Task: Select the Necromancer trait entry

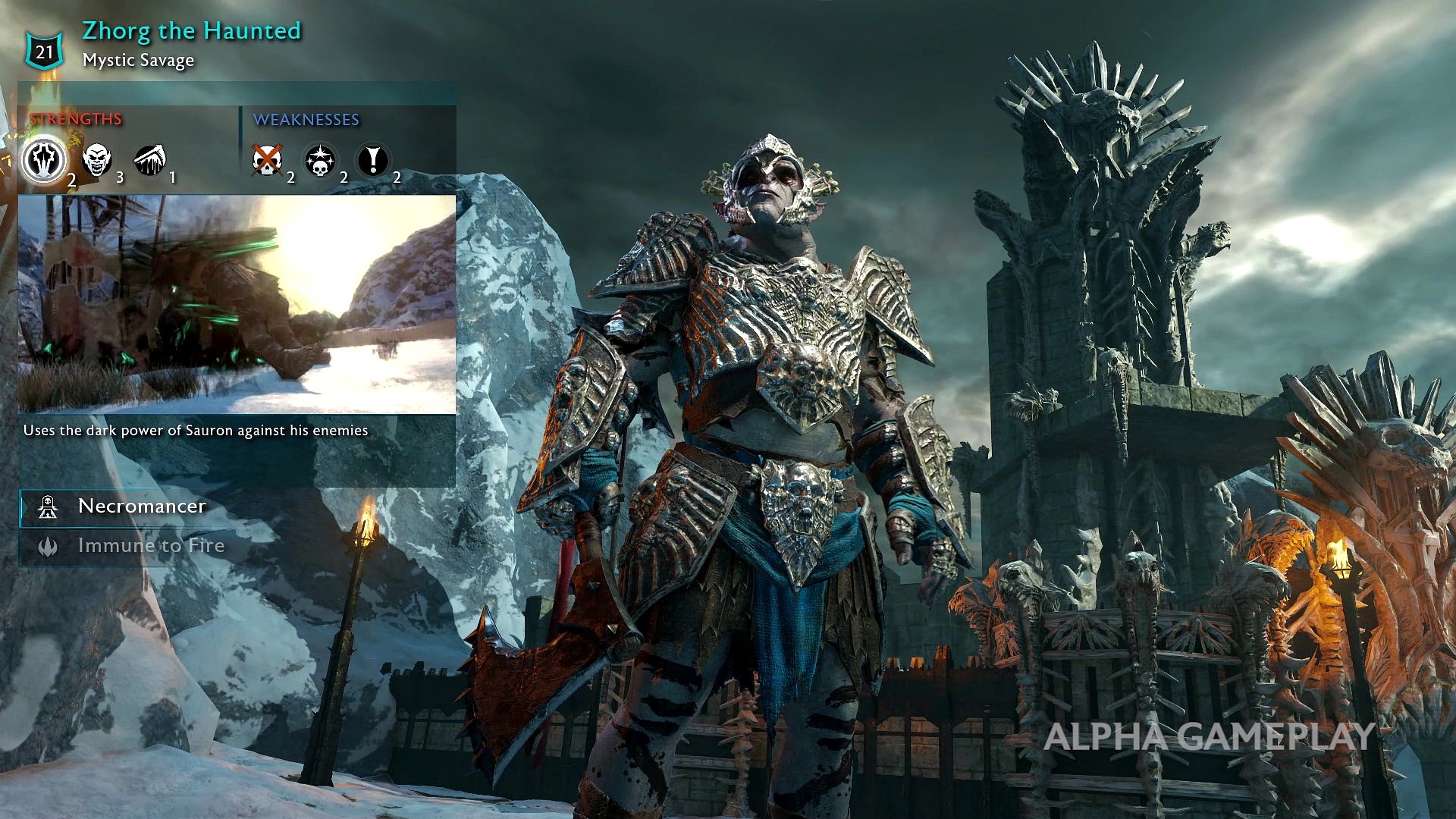Action: pos(141,507)
